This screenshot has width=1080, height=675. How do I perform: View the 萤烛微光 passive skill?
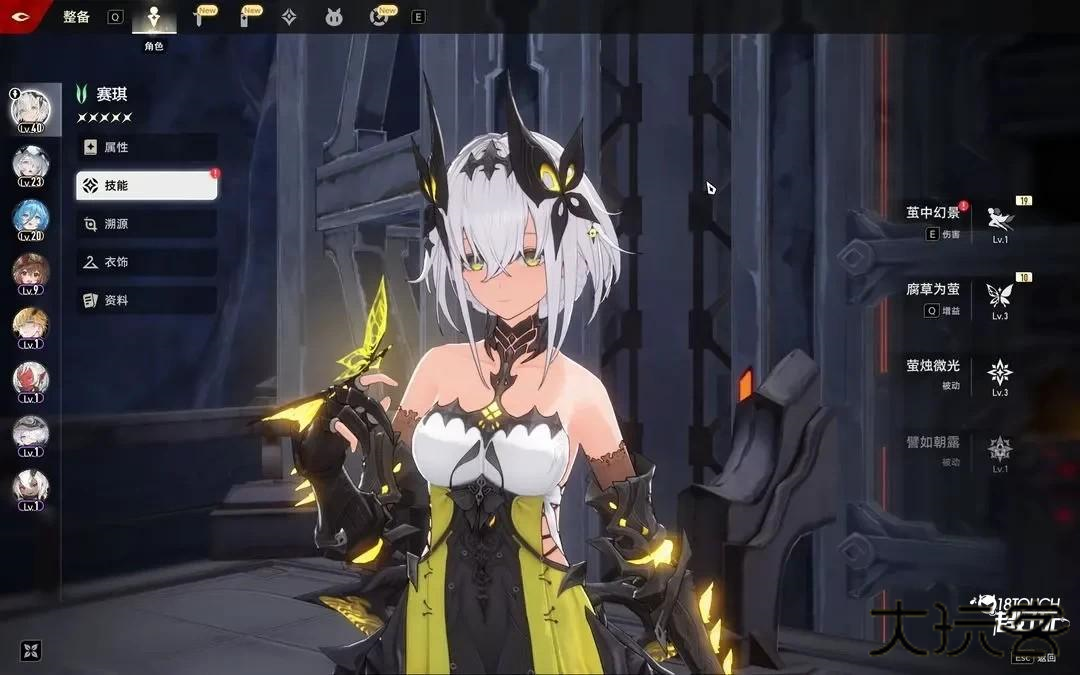tap(998, 373)
